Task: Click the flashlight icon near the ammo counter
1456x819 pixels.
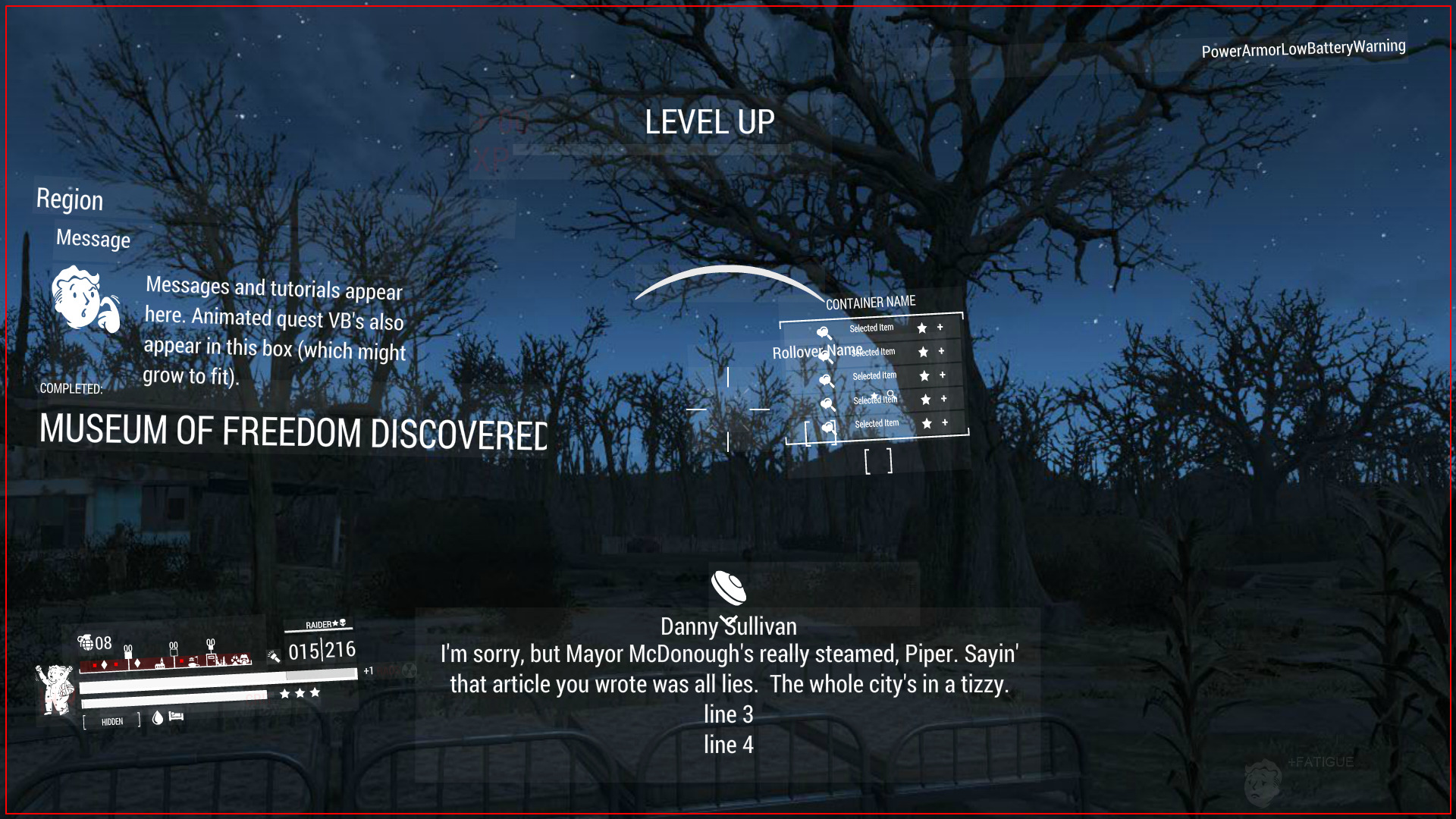Action: 275,658
